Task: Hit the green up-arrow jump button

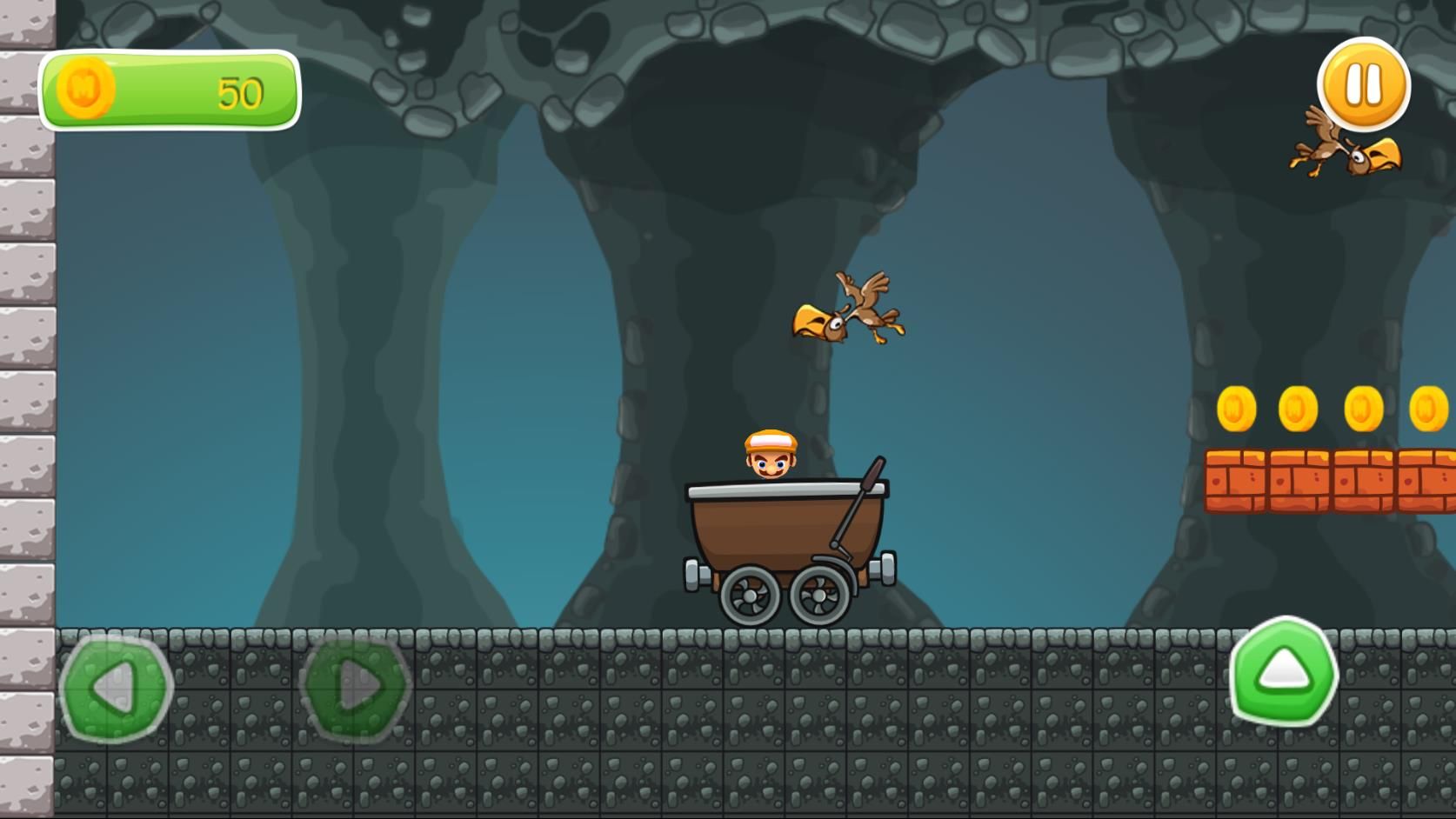Action: pos(1284,670)
